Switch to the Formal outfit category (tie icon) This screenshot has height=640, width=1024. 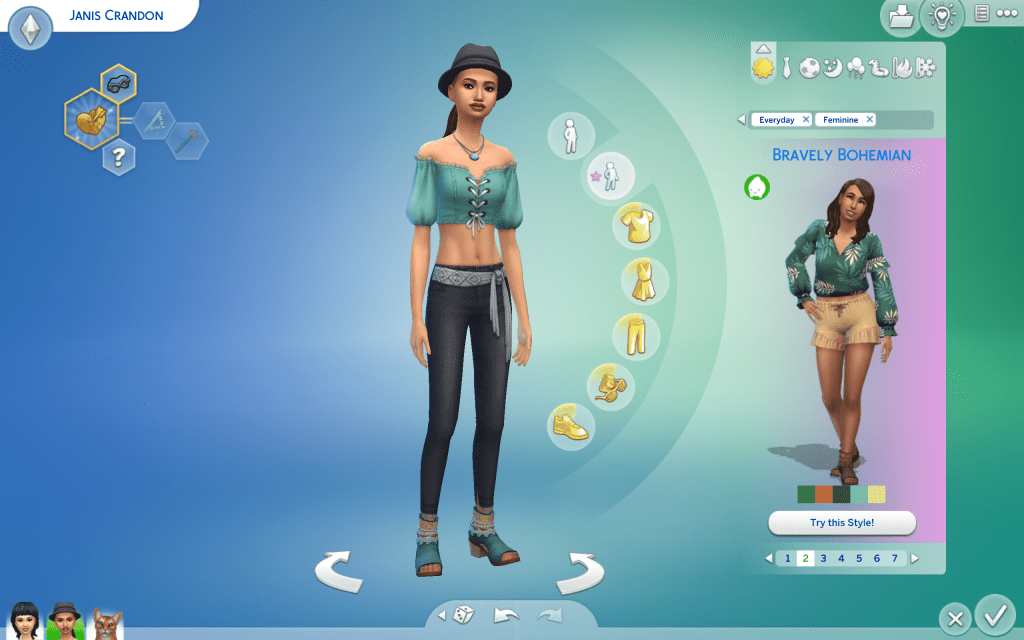787,68
